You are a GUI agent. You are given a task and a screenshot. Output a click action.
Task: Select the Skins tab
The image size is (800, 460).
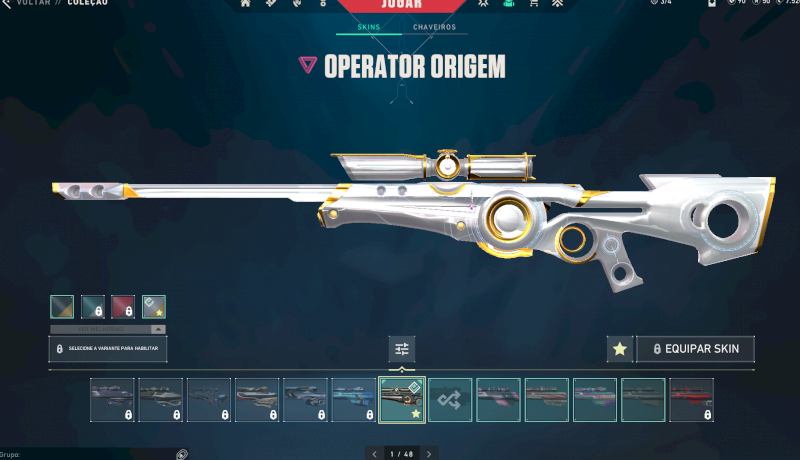(x=368, y=27)
